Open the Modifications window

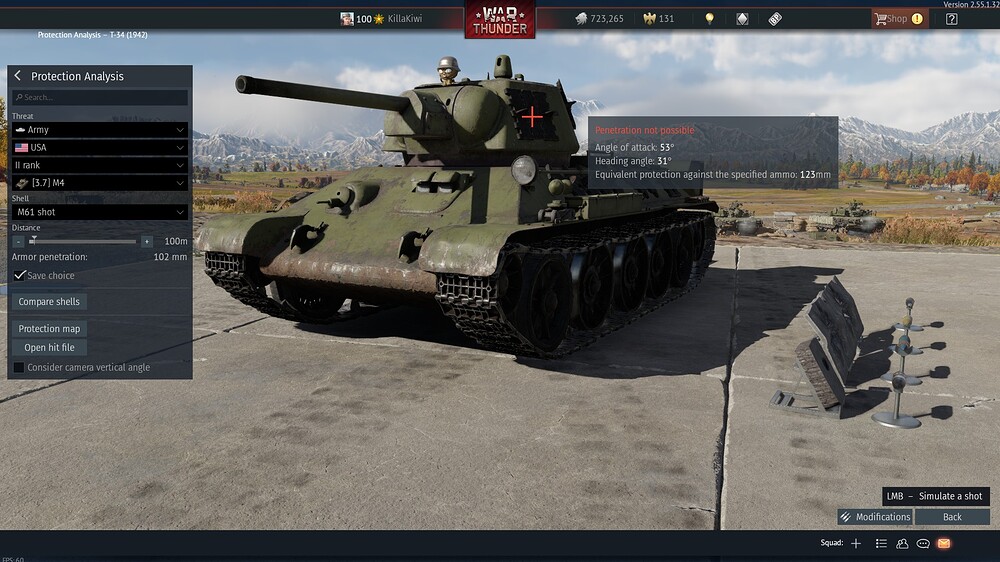click(875, 517)
